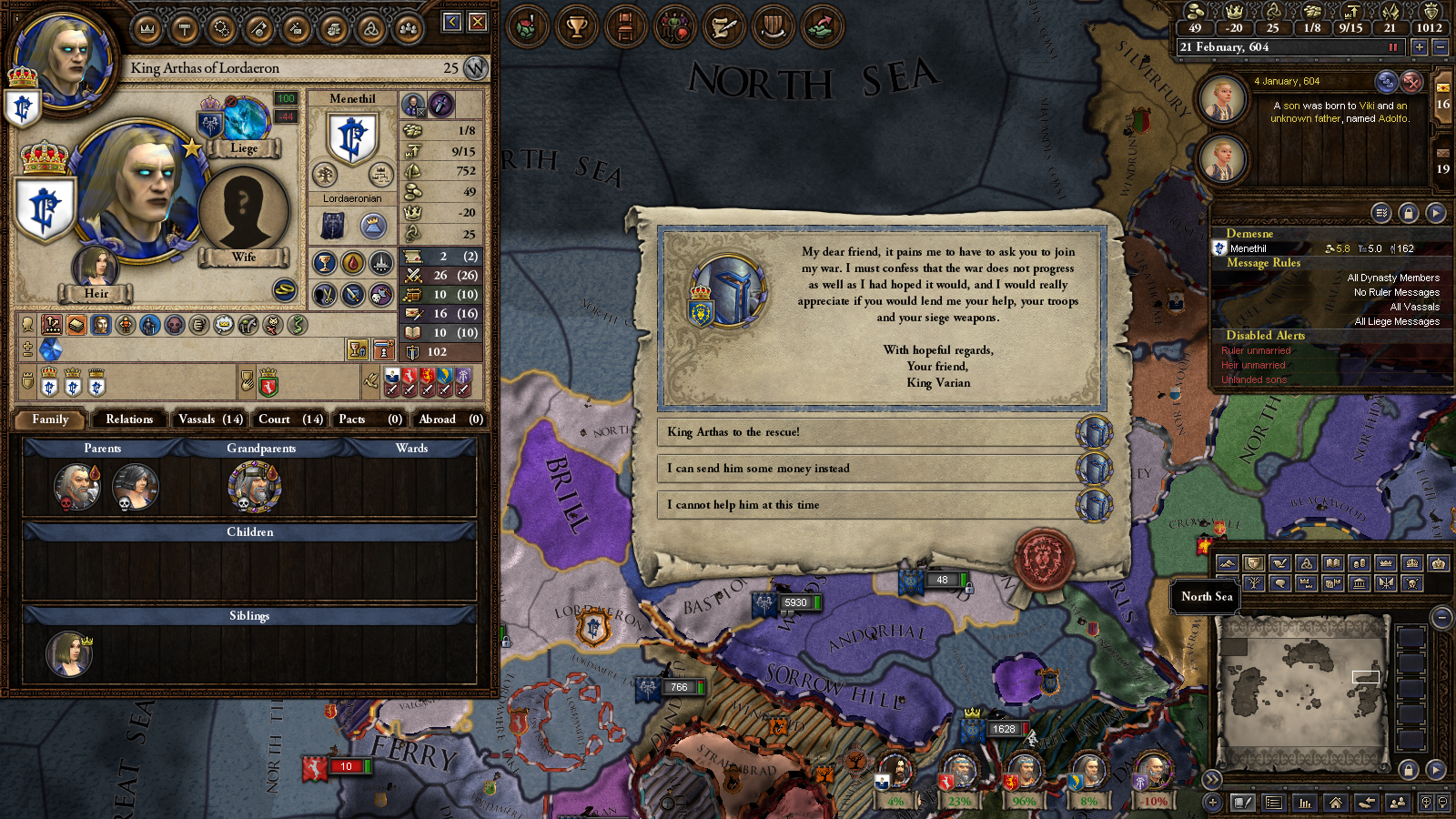1456x819 pixels.
Task: Open the Ruler unmarried disabled alert
Action: pos(1256,350)
